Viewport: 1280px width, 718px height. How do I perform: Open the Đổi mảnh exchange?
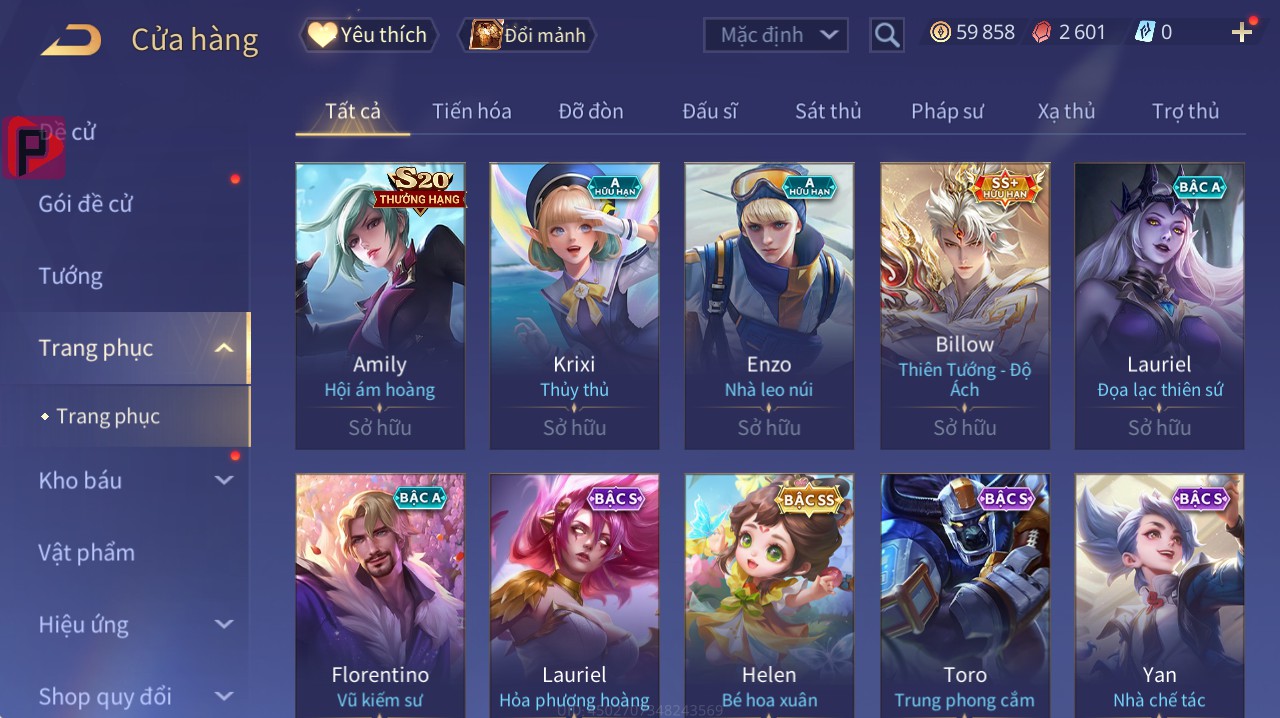click(x=527, y=35)
